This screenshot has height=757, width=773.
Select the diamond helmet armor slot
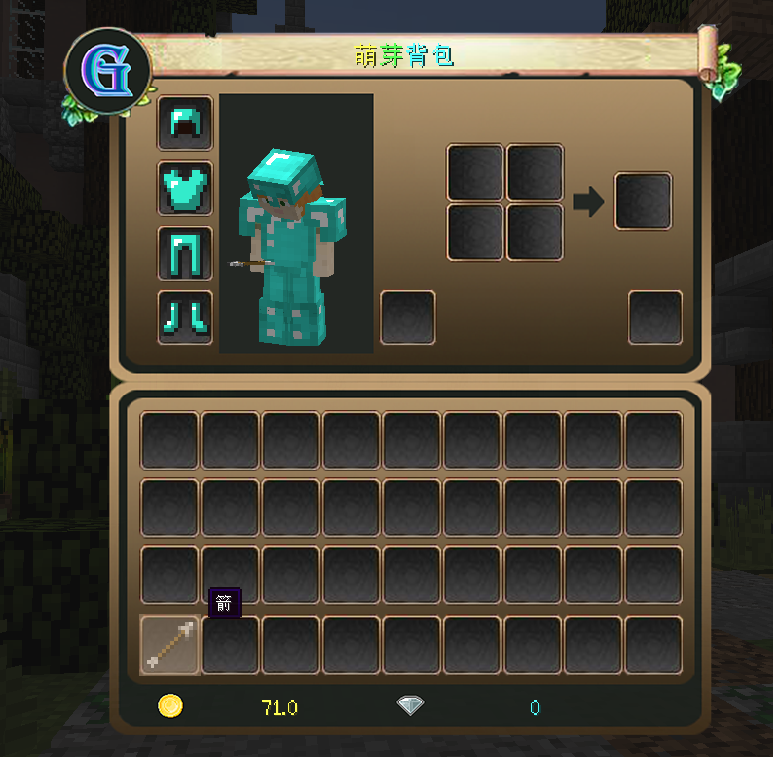(x=185, y=123)
